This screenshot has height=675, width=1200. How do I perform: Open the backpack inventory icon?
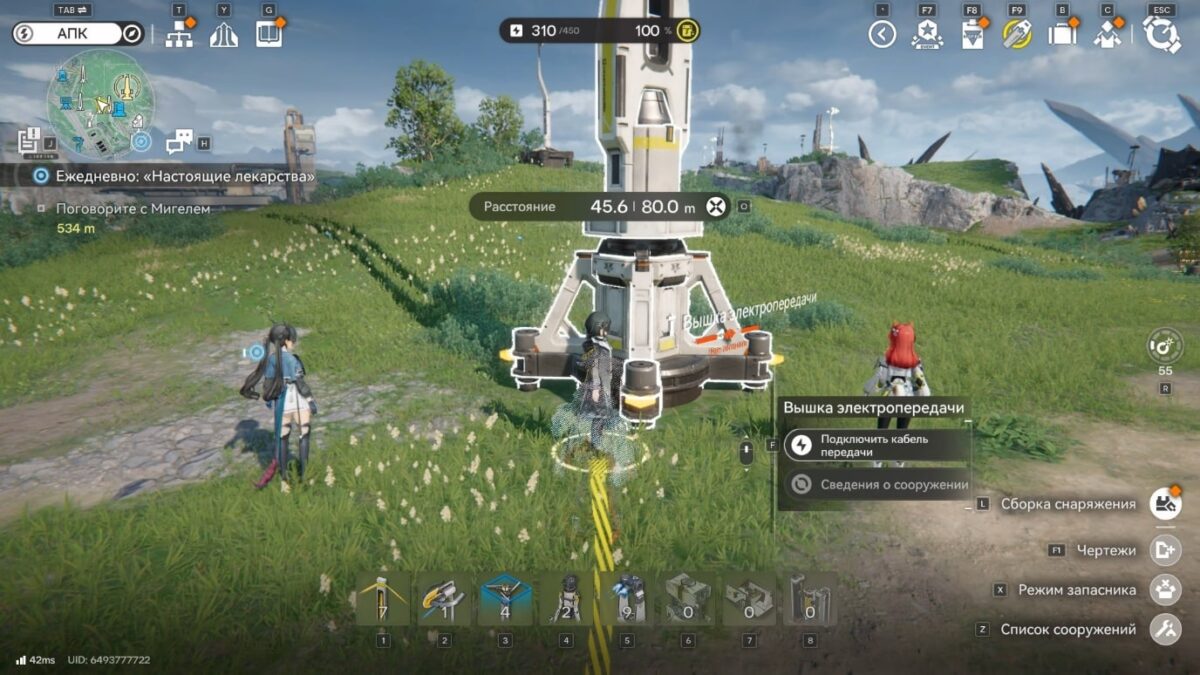coord(1061,35)
